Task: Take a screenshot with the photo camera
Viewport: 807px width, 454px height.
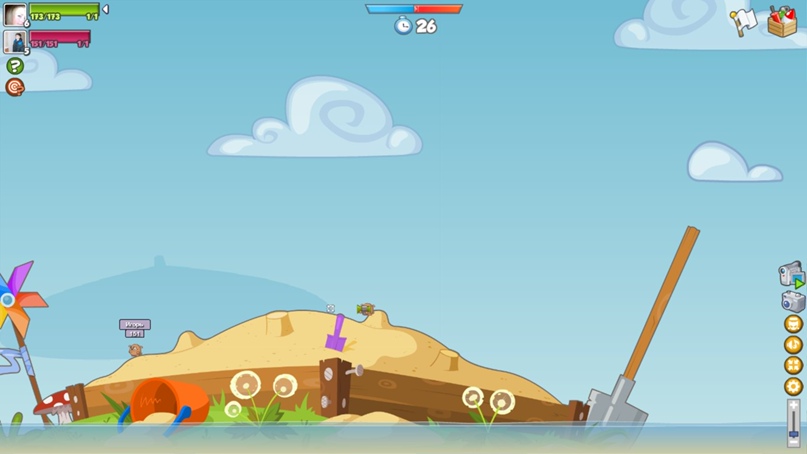Action: click(793, 301)
